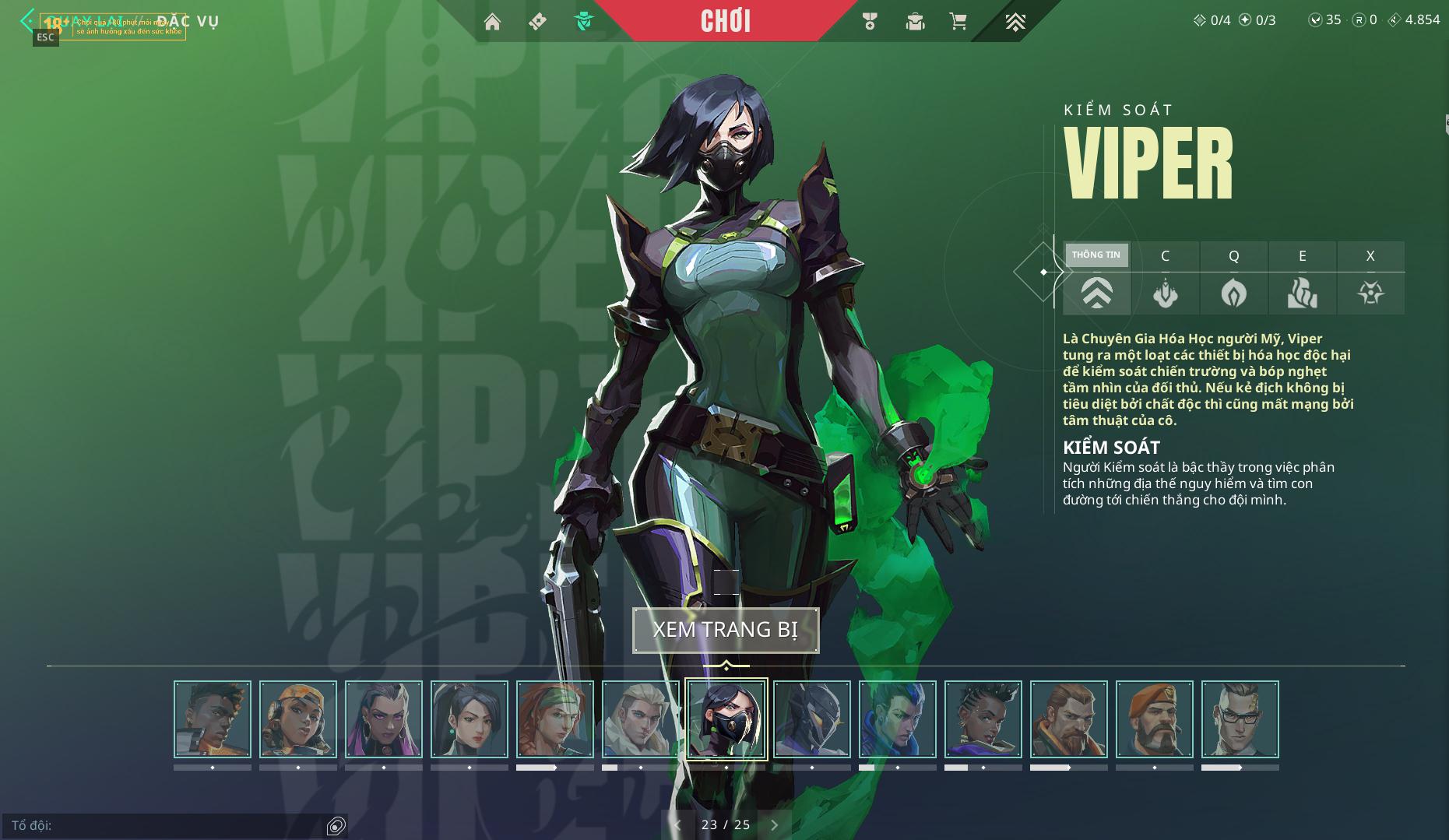Viewport: 1449px width, 840px height.
Task: Choose the Raze agent portrait
Action: point(298,719)
